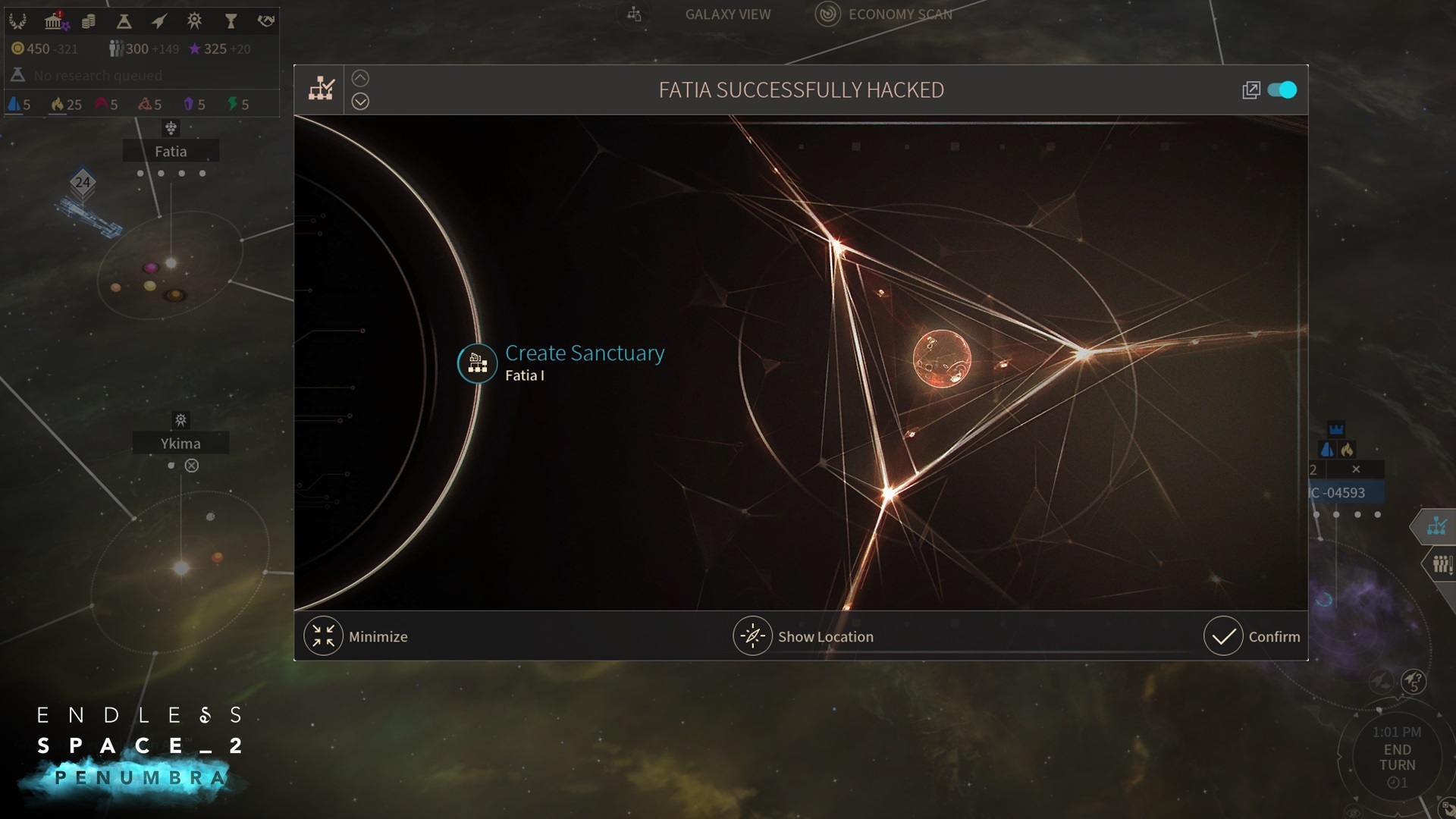Click the pop-out window icon in header

tap(1250, 90)
